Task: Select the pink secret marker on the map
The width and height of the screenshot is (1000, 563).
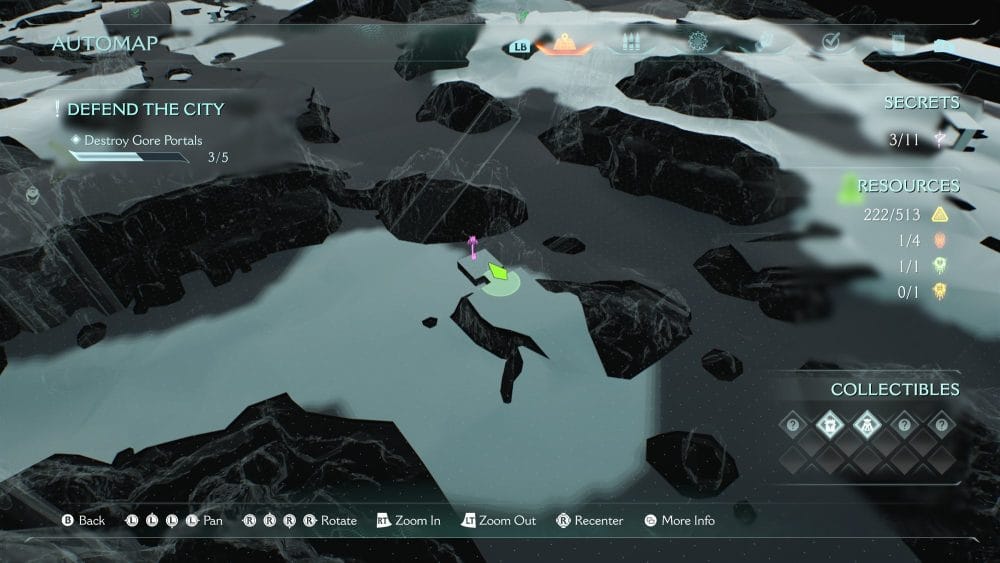Action: [x=473, y=247]
